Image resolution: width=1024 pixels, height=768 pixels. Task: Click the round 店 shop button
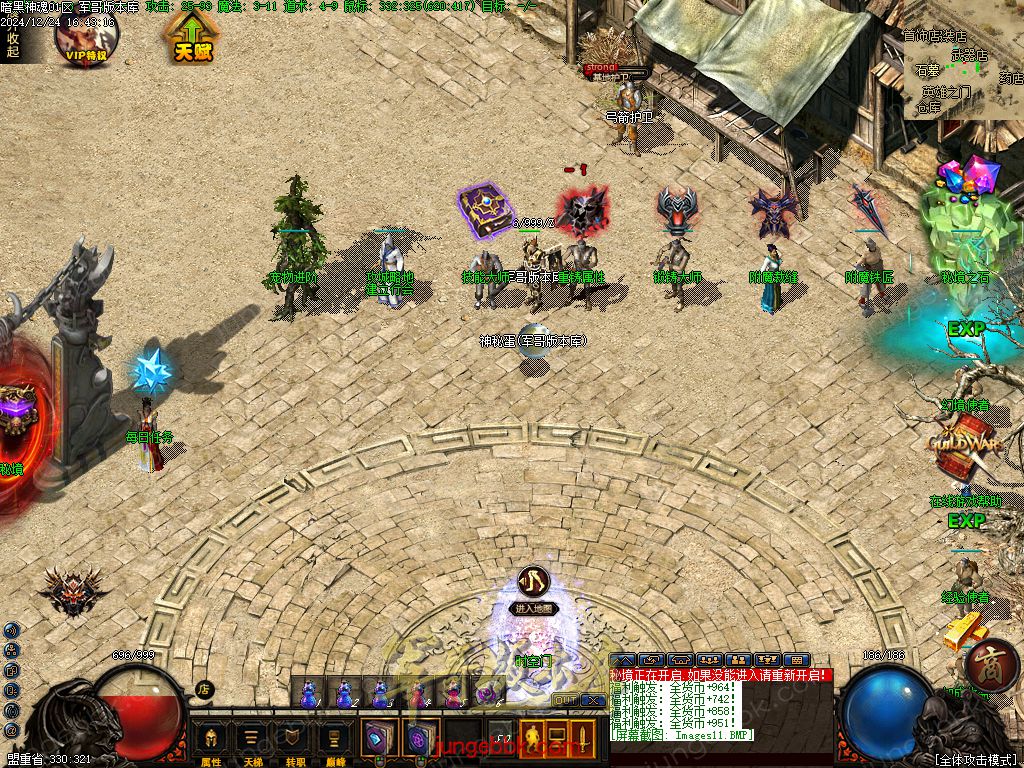(x=204, y=688)
